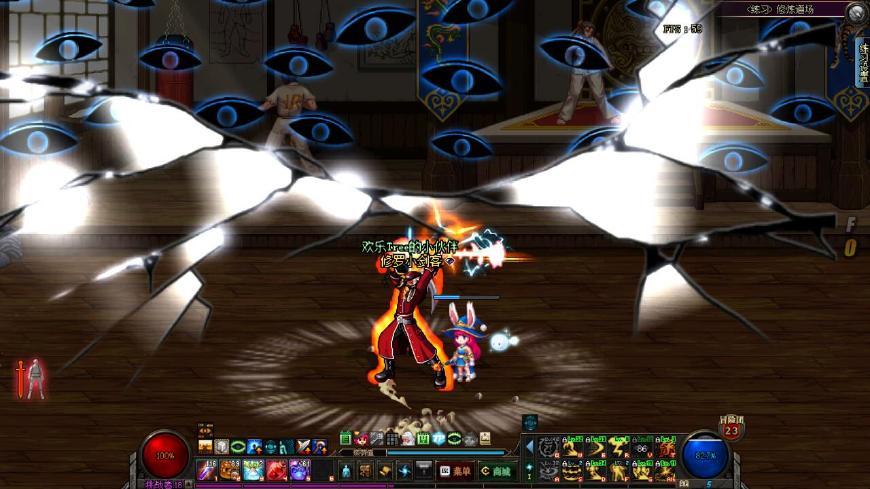Viewport: 870px width, 489px height.
Task: Click the TP diamond icon
Action: point(530,467)
